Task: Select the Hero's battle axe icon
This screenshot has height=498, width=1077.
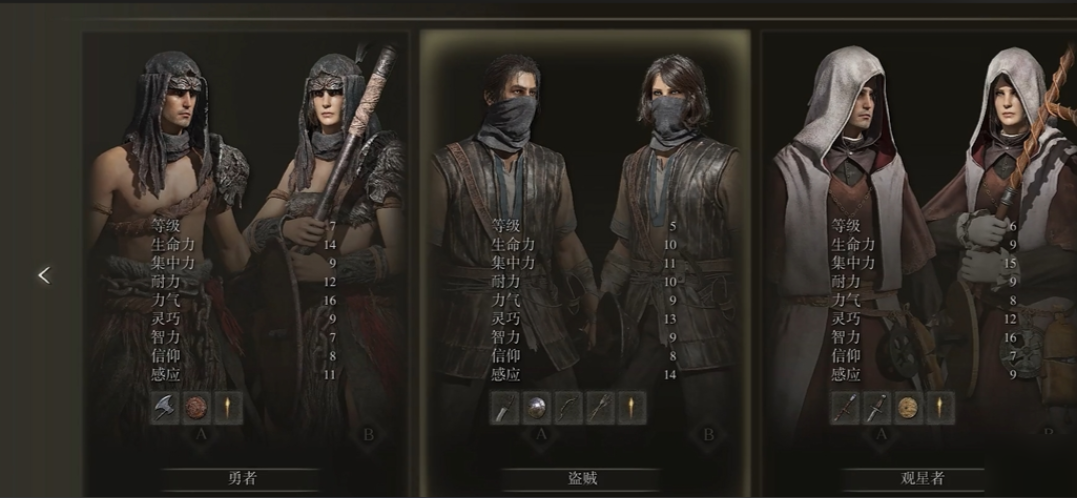Action: click(x=165, y=407)
